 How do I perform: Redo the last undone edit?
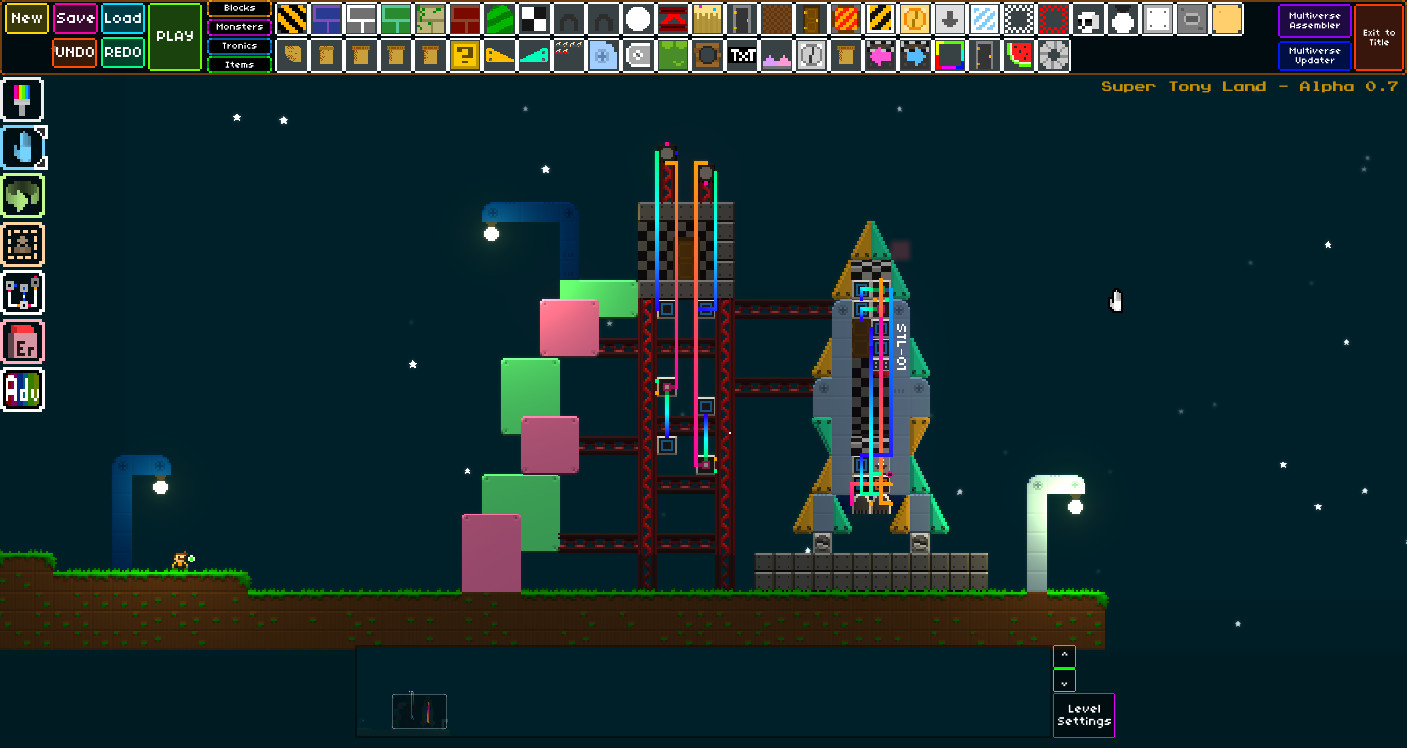click(123, 52)
